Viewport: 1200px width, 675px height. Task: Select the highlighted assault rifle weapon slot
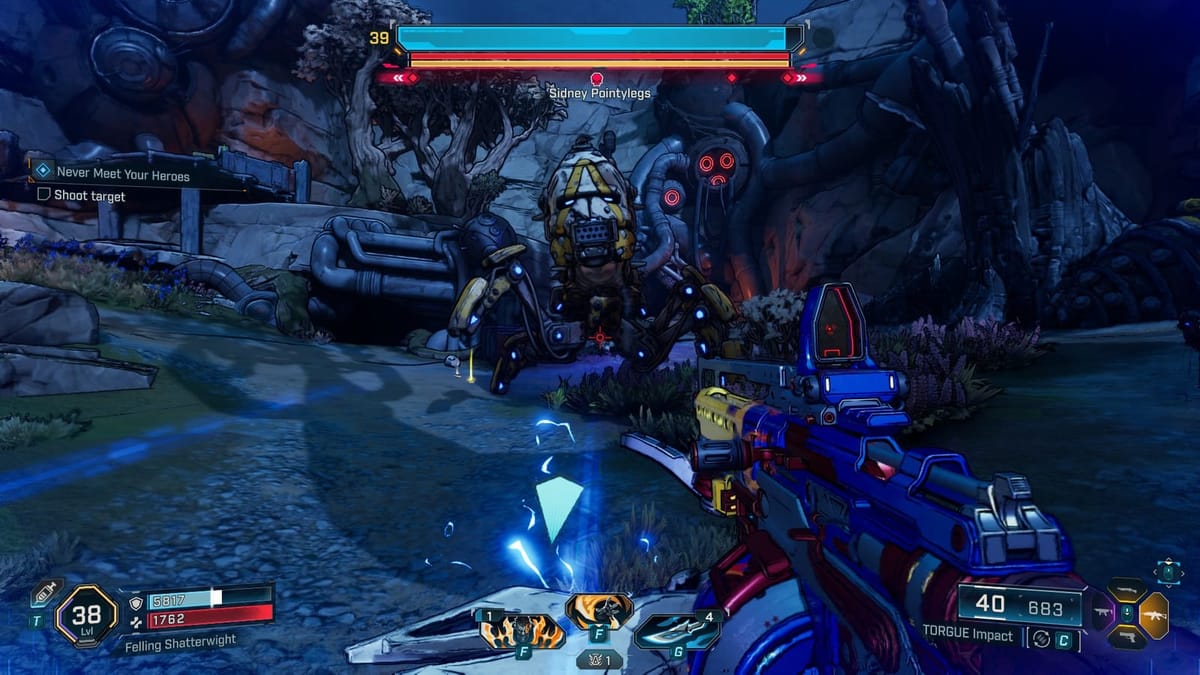pos(1153,614)
